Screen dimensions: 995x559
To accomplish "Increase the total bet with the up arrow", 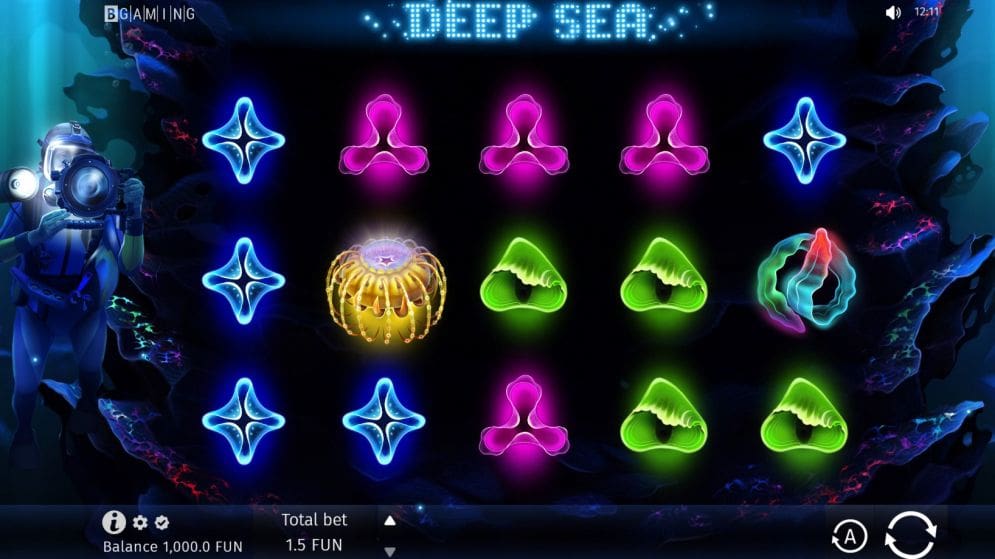I will point(390,520).
